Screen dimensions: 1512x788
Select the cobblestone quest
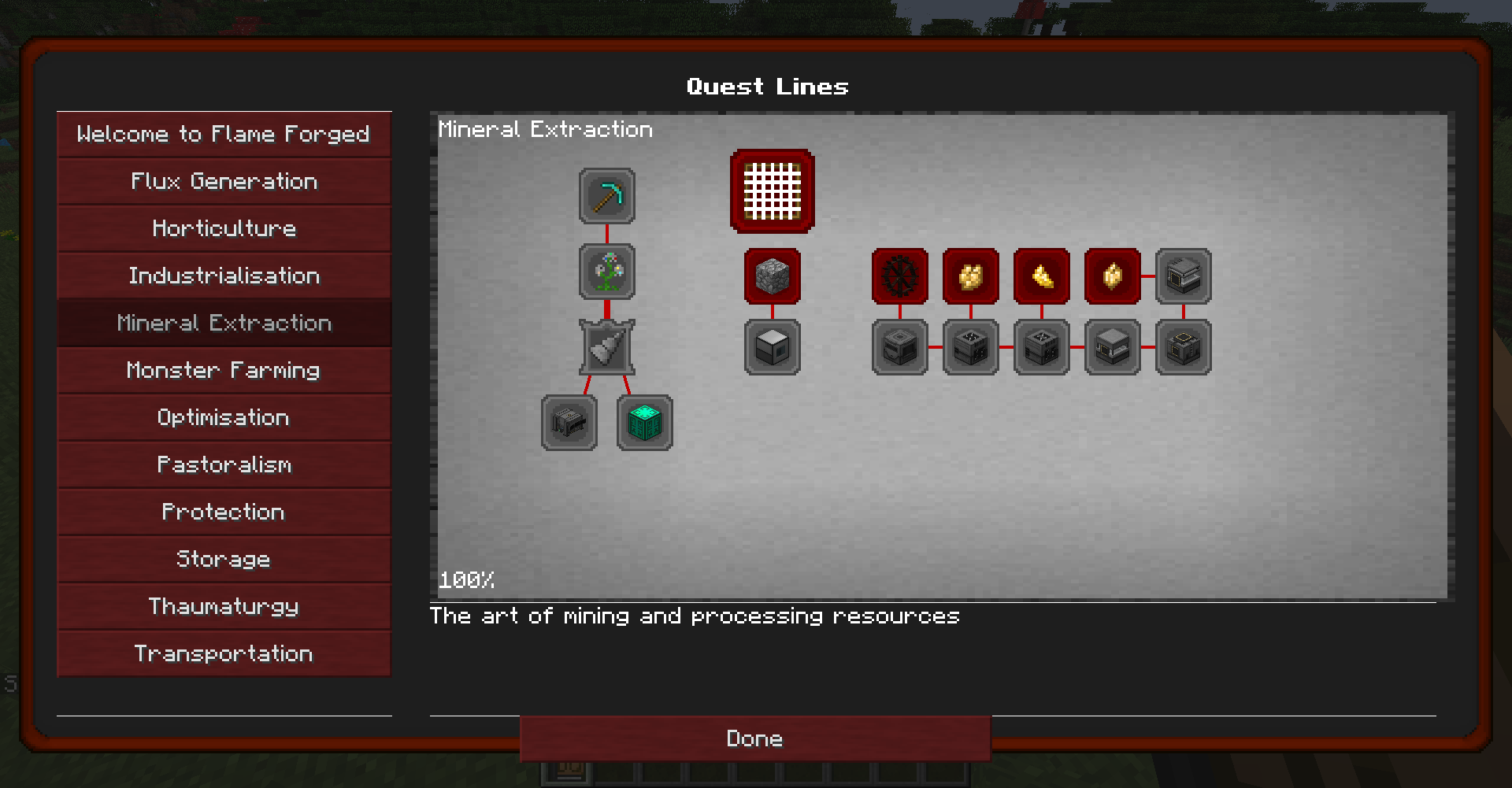click(x=771, y=276)
